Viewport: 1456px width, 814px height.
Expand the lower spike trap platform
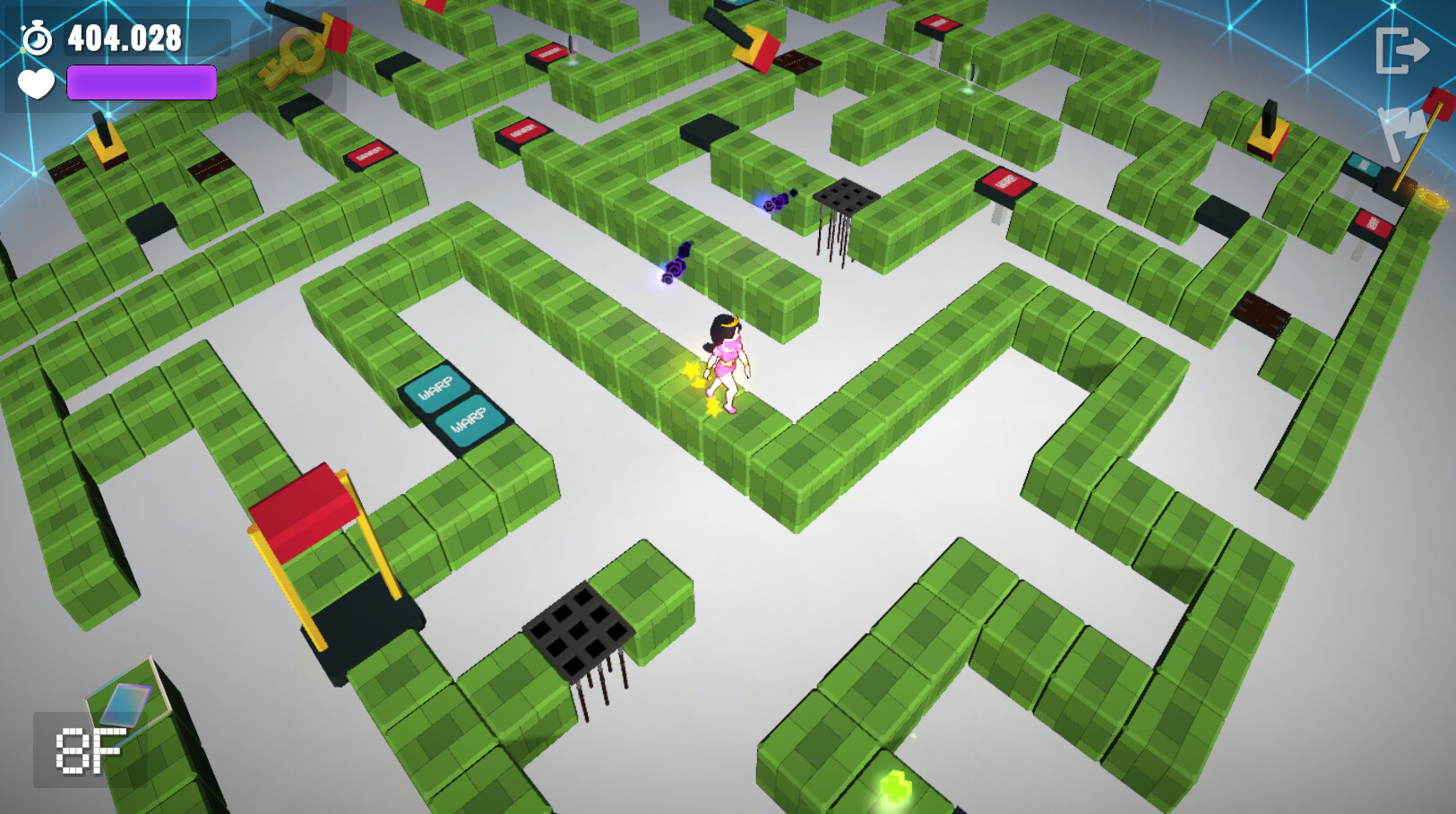(x=579, y=632)
